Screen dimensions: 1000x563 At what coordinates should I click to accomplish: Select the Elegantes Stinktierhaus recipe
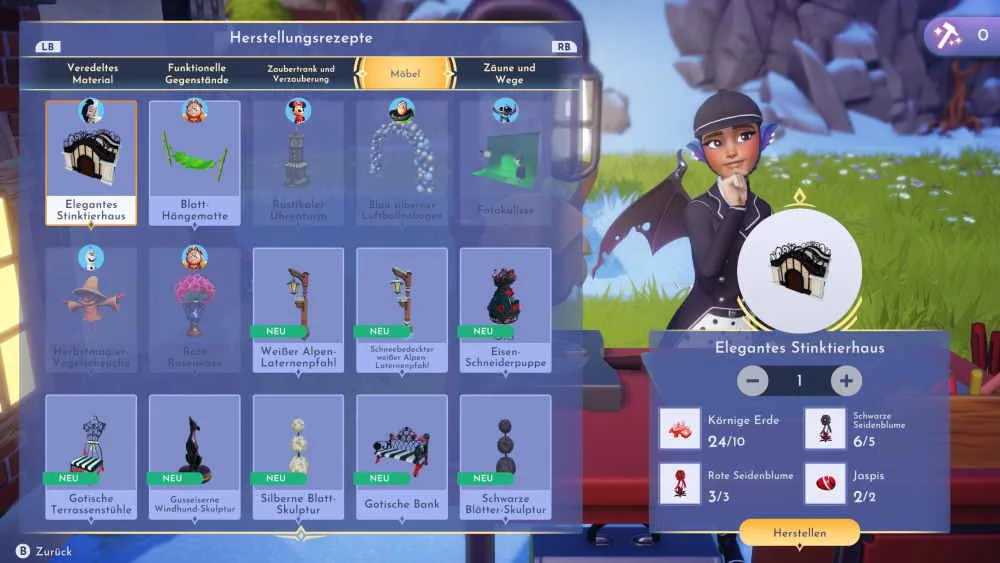click(x=91, y=162)
